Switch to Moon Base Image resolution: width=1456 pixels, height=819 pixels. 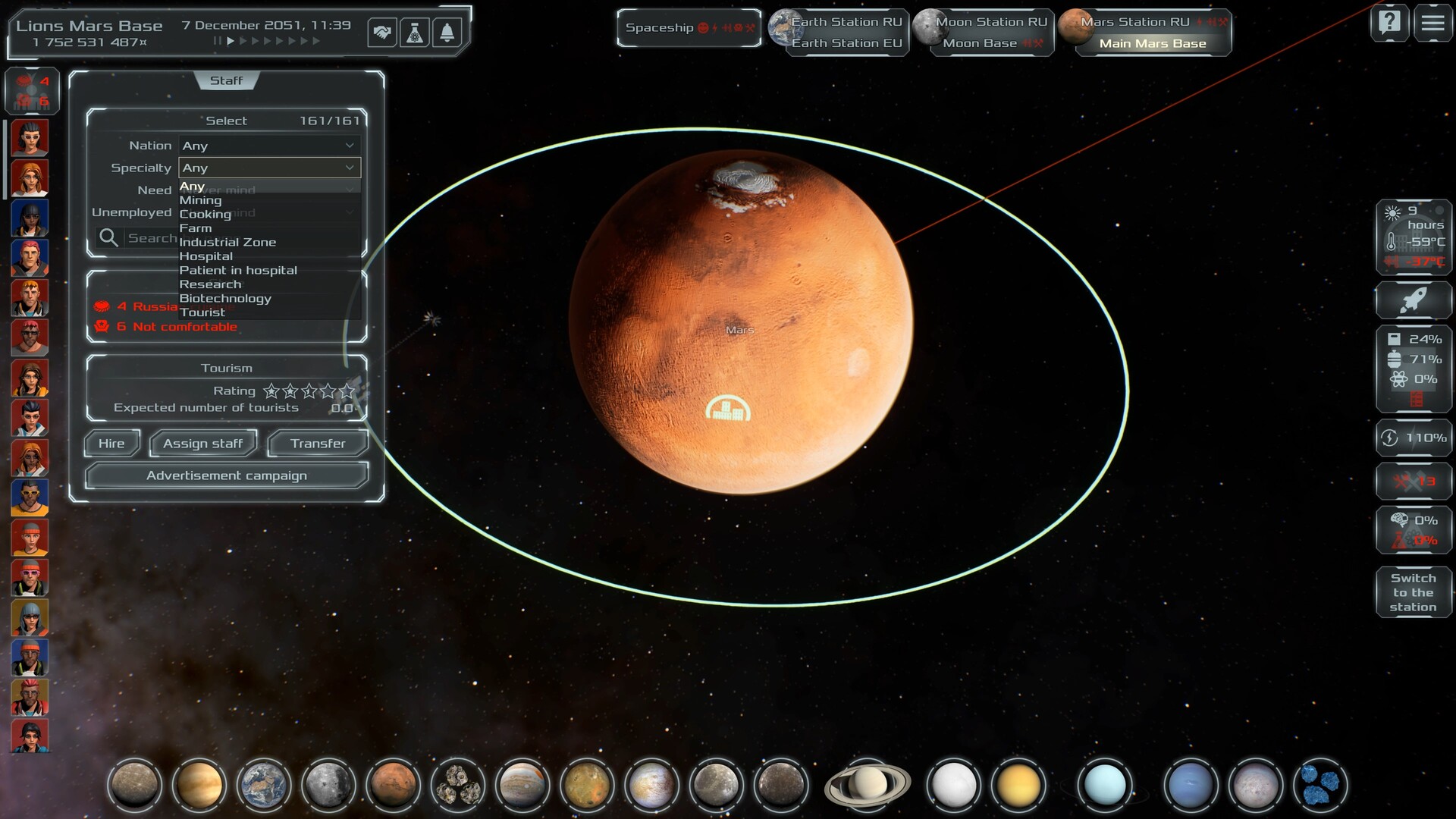point(980,43)
